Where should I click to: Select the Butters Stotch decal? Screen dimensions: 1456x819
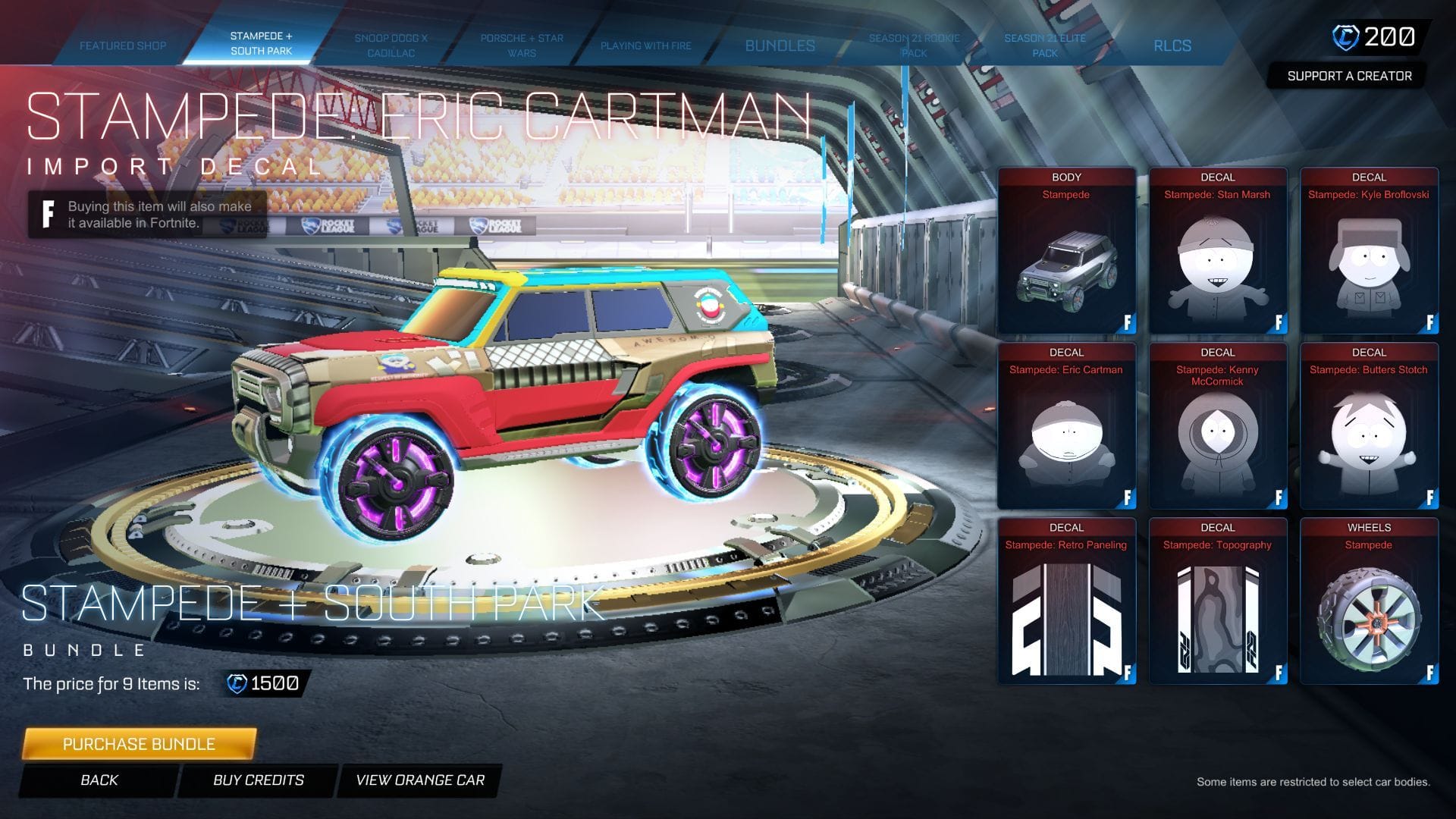(1369, 427)
